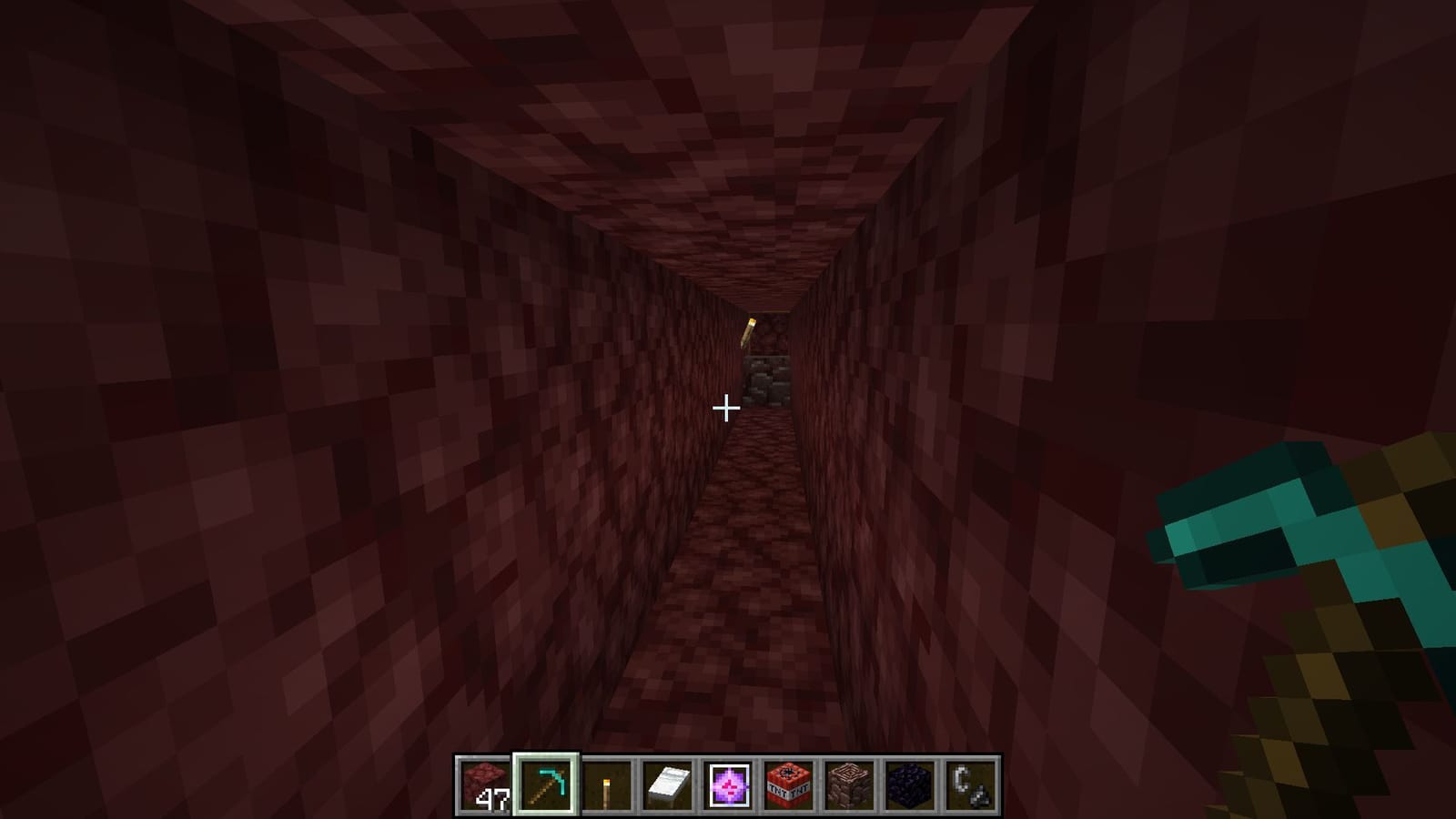Click the crosshair at screen center
The image size is (1456, 819).
pos(728,409)
